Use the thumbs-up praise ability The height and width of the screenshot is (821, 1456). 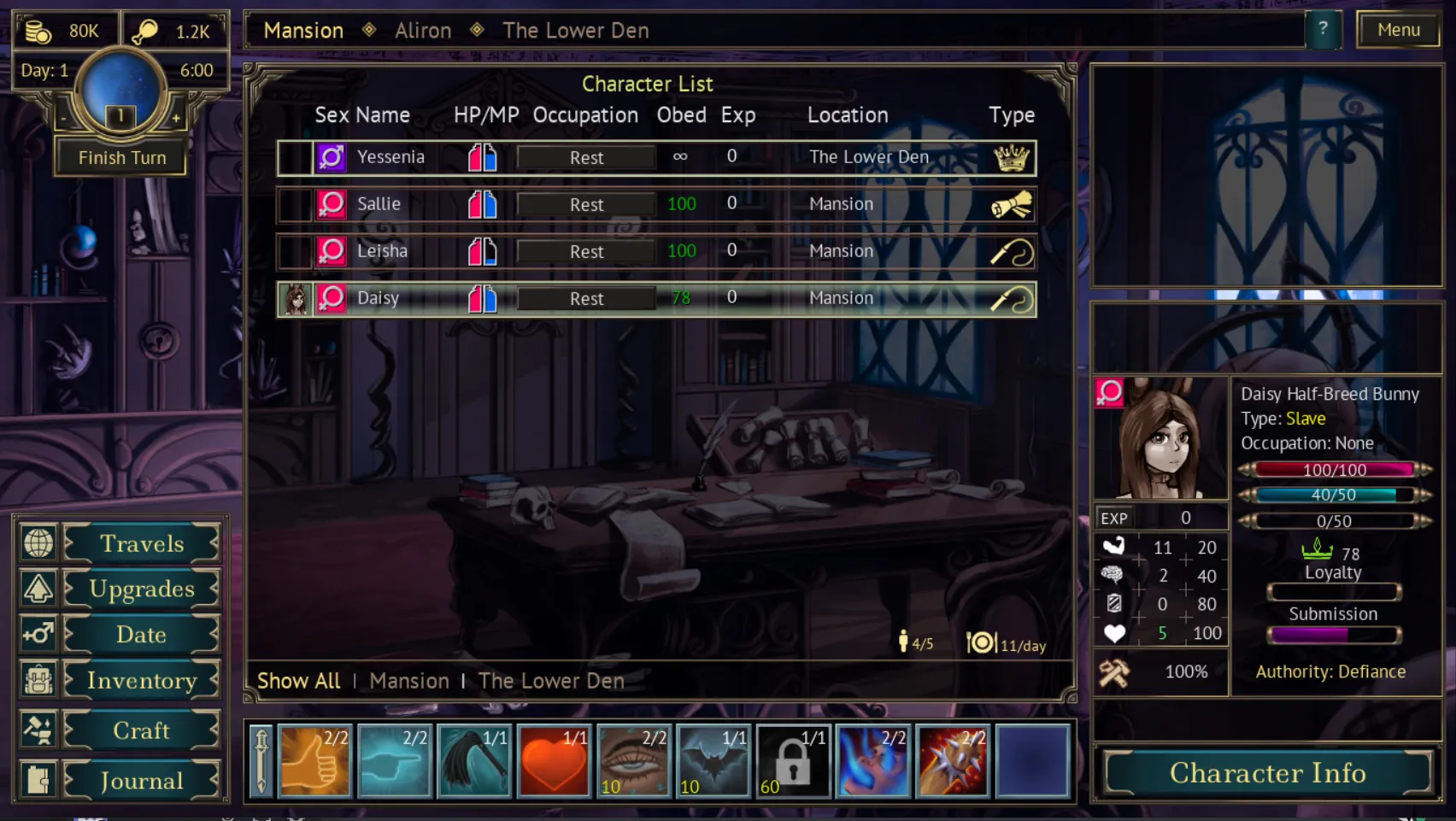point(314,761)
